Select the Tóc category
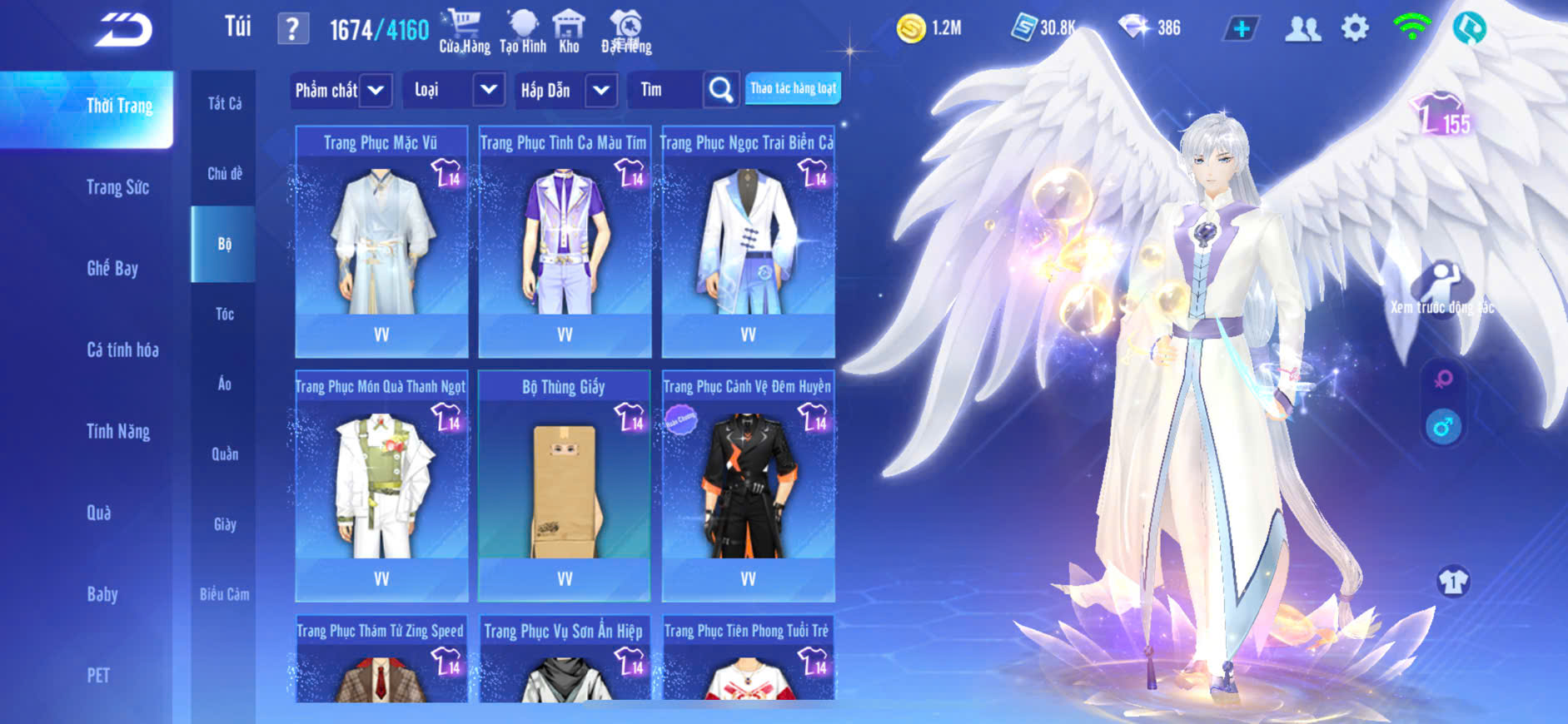The width and height of the screenshot is (1568, 724). pos(224,314)
